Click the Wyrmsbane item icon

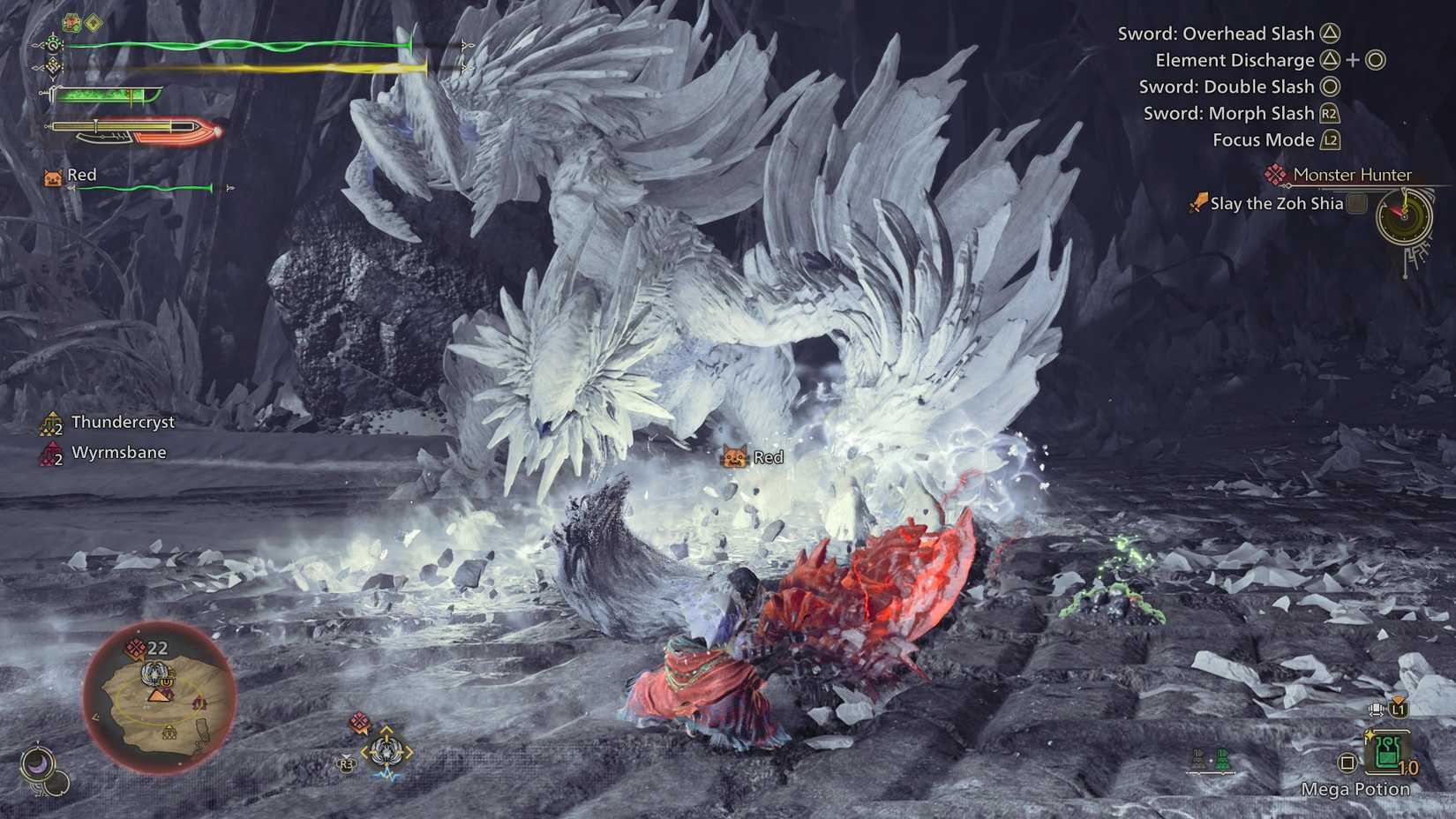point(50,453)
